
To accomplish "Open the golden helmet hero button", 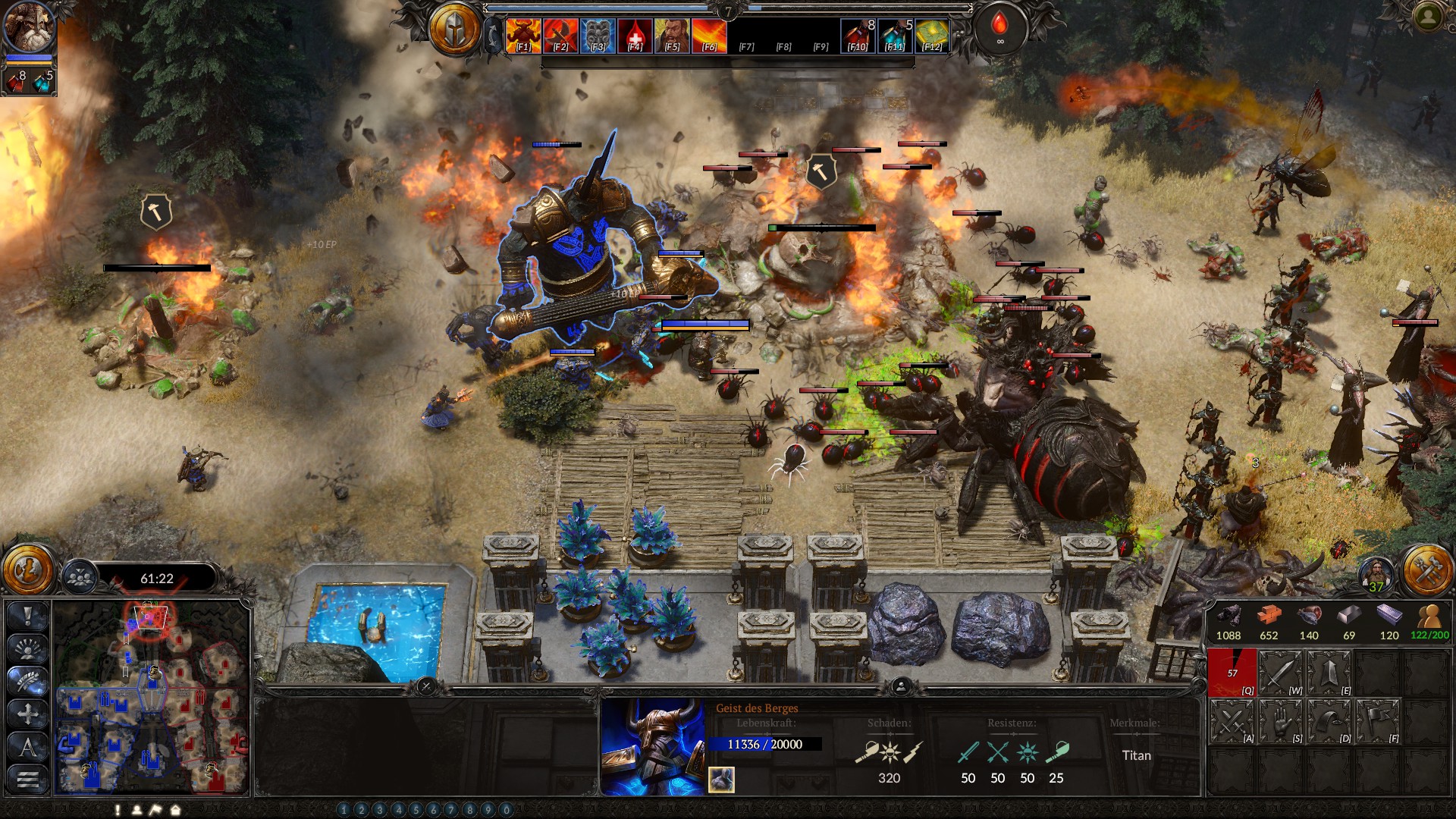I will 455,30.
